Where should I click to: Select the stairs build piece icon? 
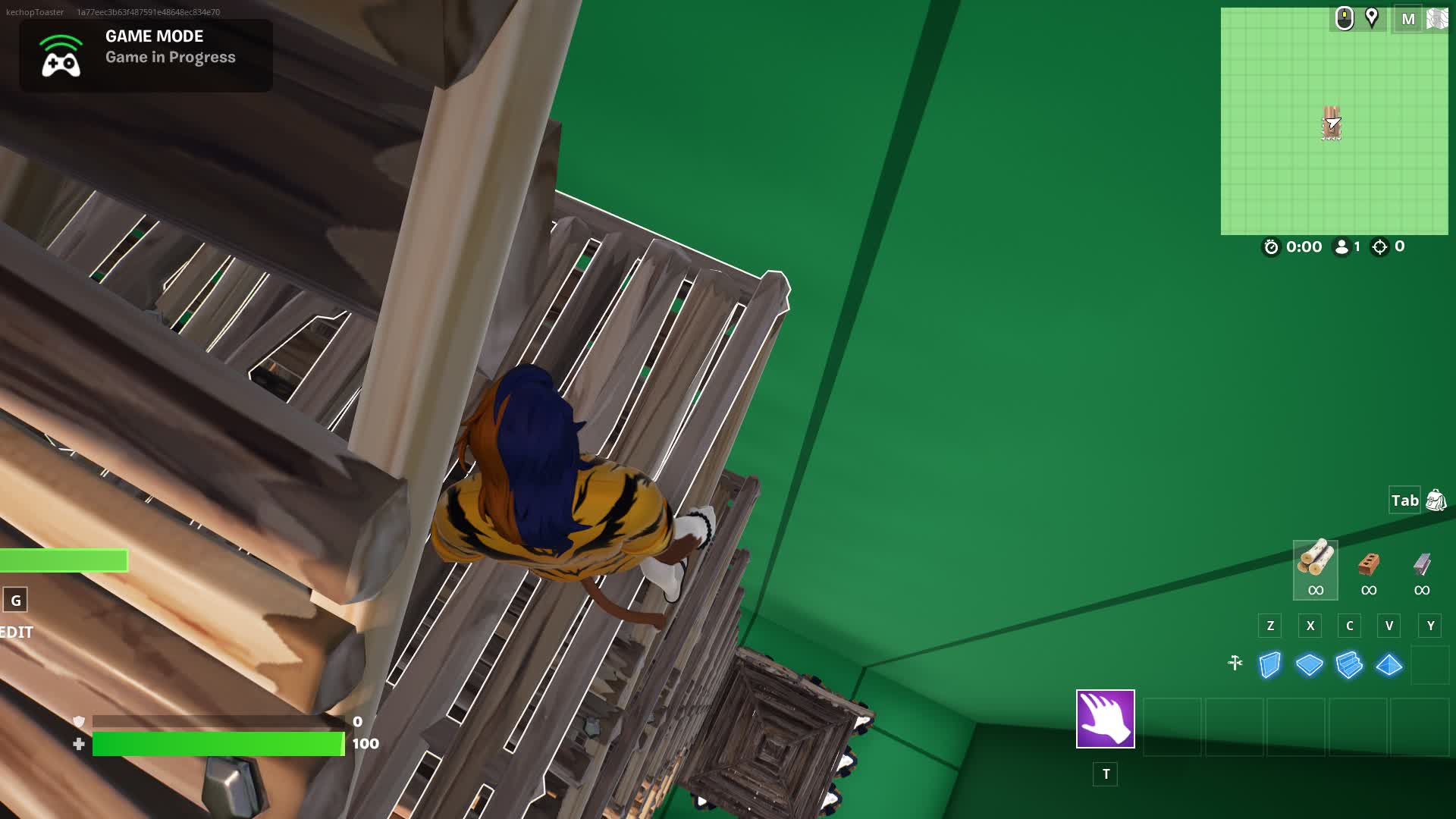click(x=1349, y=664)
